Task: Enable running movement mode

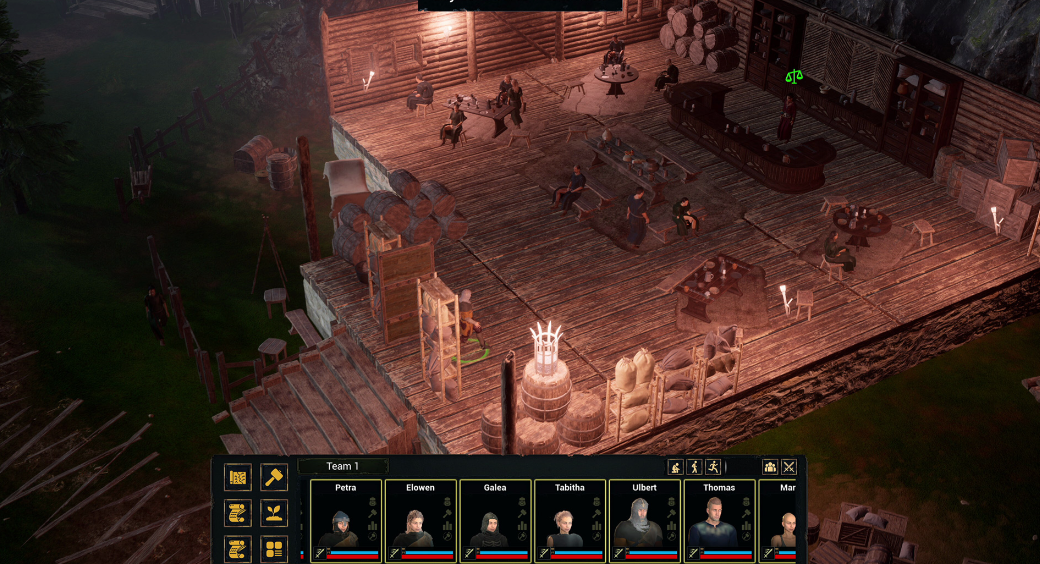Action: coord(712,467)
